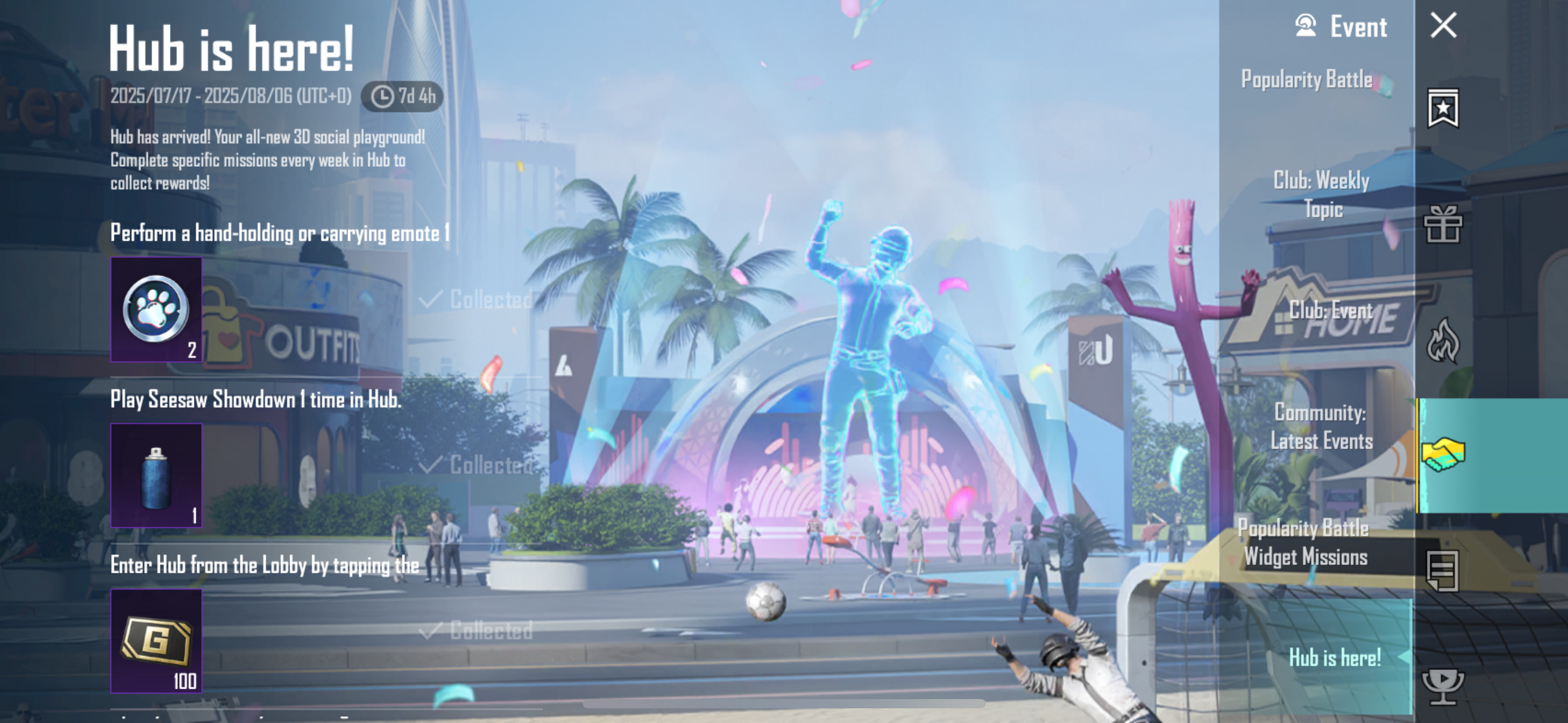This screenshot has width=1568, height=723.
Task: Select the handshake community tab
Action: pyautogui.click(x=1443, y=455)
